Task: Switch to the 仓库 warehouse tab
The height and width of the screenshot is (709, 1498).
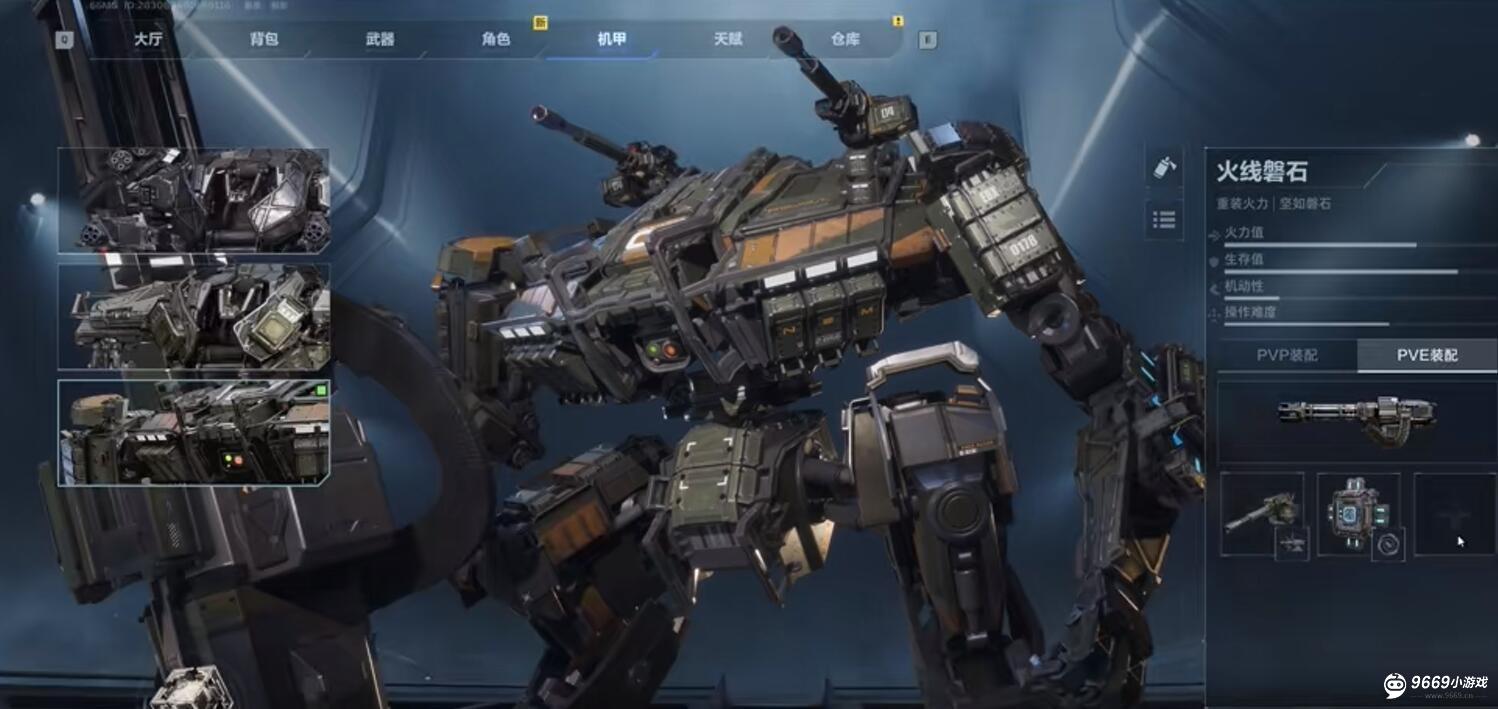Action: pyautogui.click(x=845, y=40)
